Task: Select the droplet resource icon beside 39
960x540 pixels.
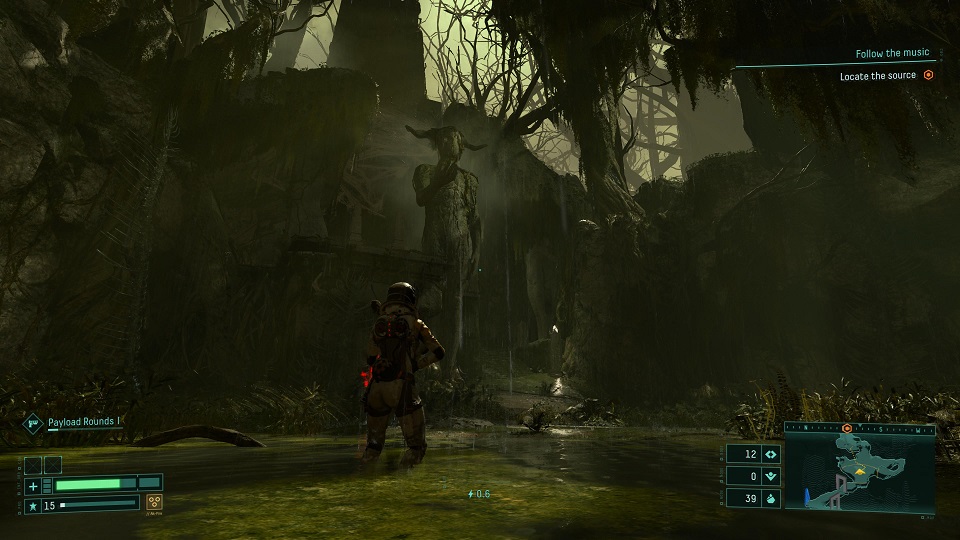Action: point(770,499)
